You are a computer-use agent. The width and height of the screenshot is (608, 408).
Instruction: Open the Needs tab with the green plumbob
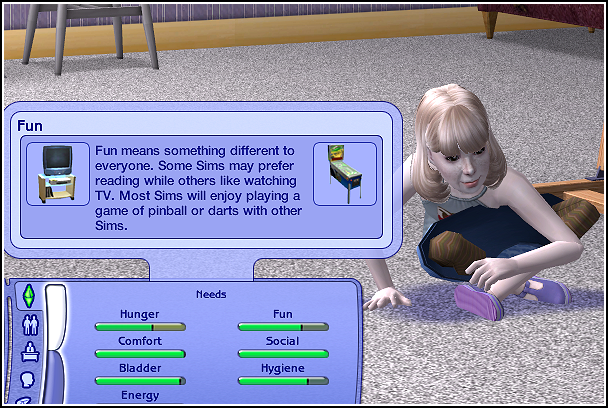(x=29, y=296)
